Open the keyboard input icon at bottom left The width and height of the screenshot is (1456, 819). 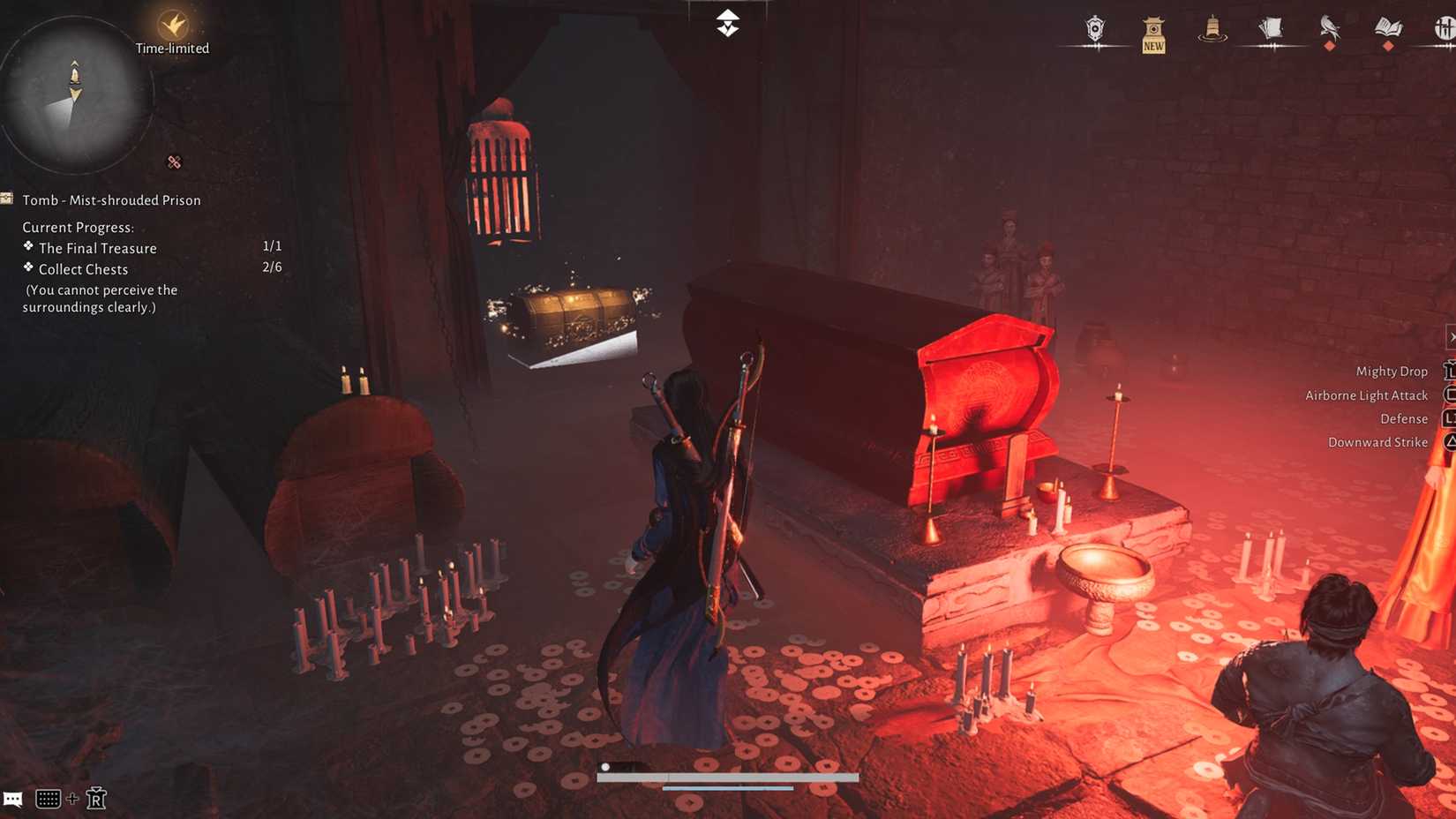point(49,800)
